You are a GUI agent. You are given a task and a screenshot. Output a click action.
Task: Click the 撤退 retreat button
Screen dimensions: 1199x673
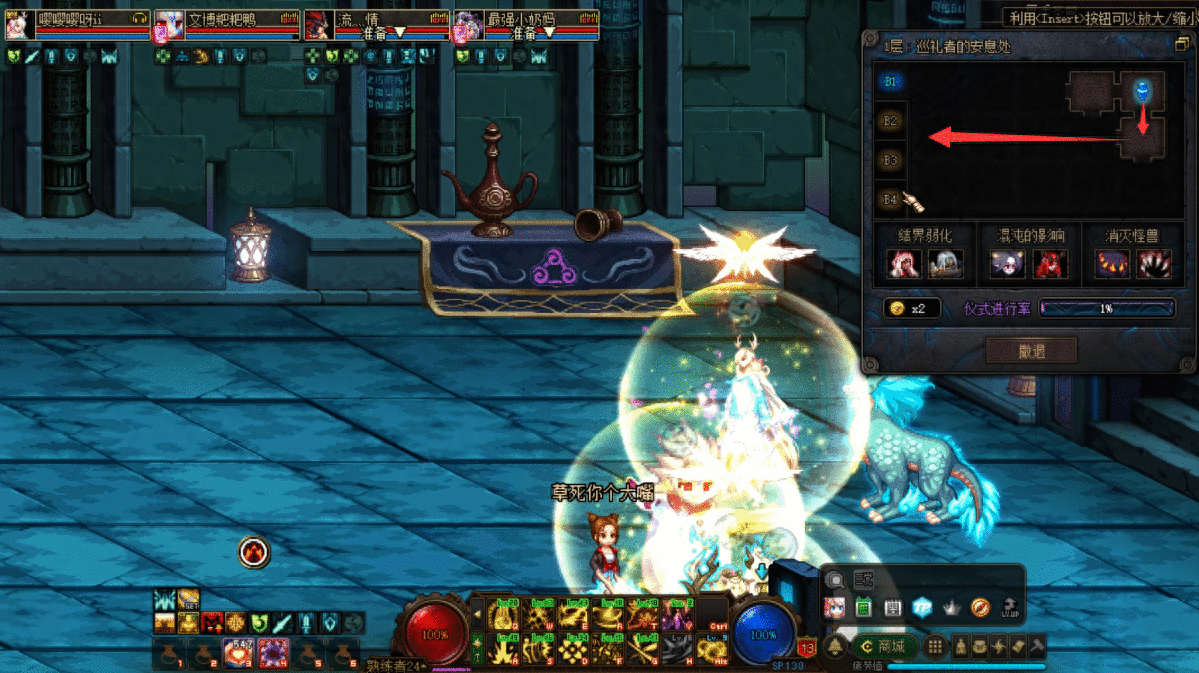1031,350
